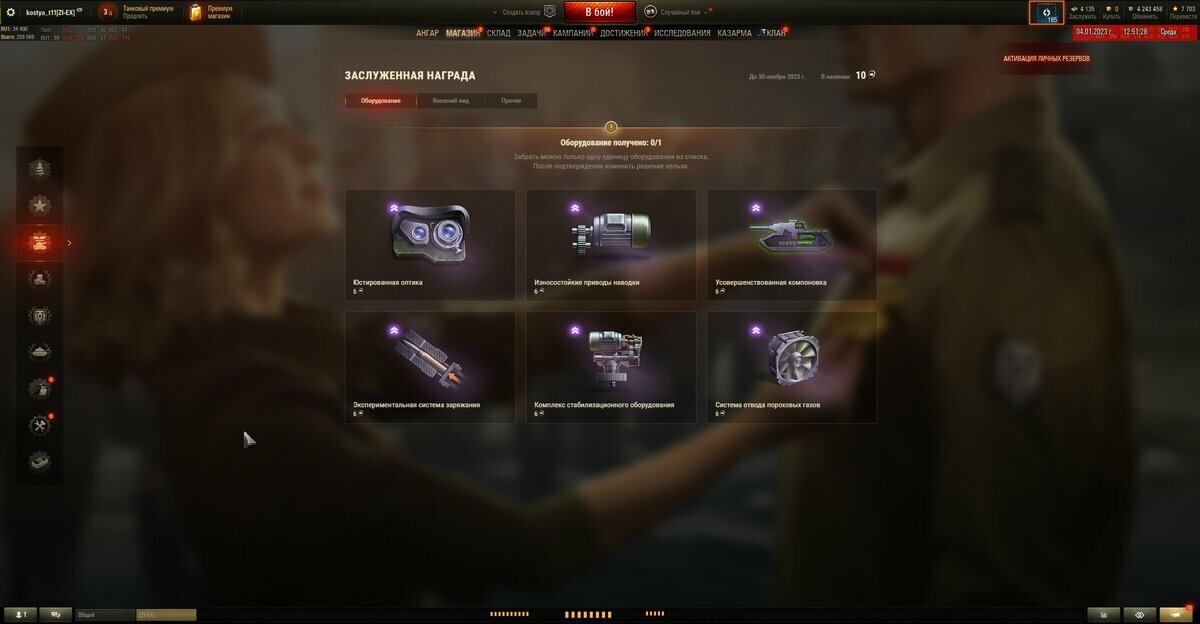Choose "Комплекс стабилизационного оборудования" card

(611, 367)
